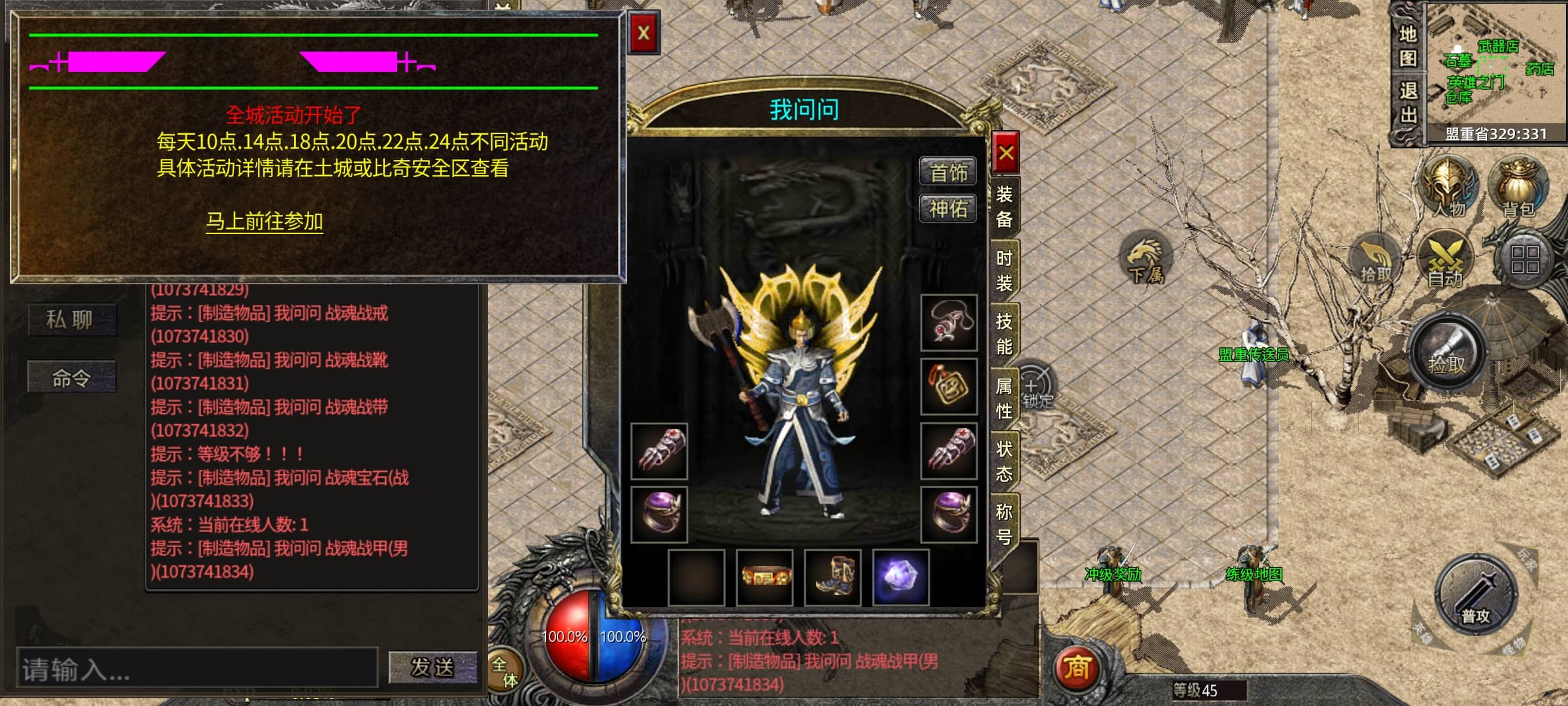Close the city event announcement popup
1568x706 pixels.
tap(644, 33)
